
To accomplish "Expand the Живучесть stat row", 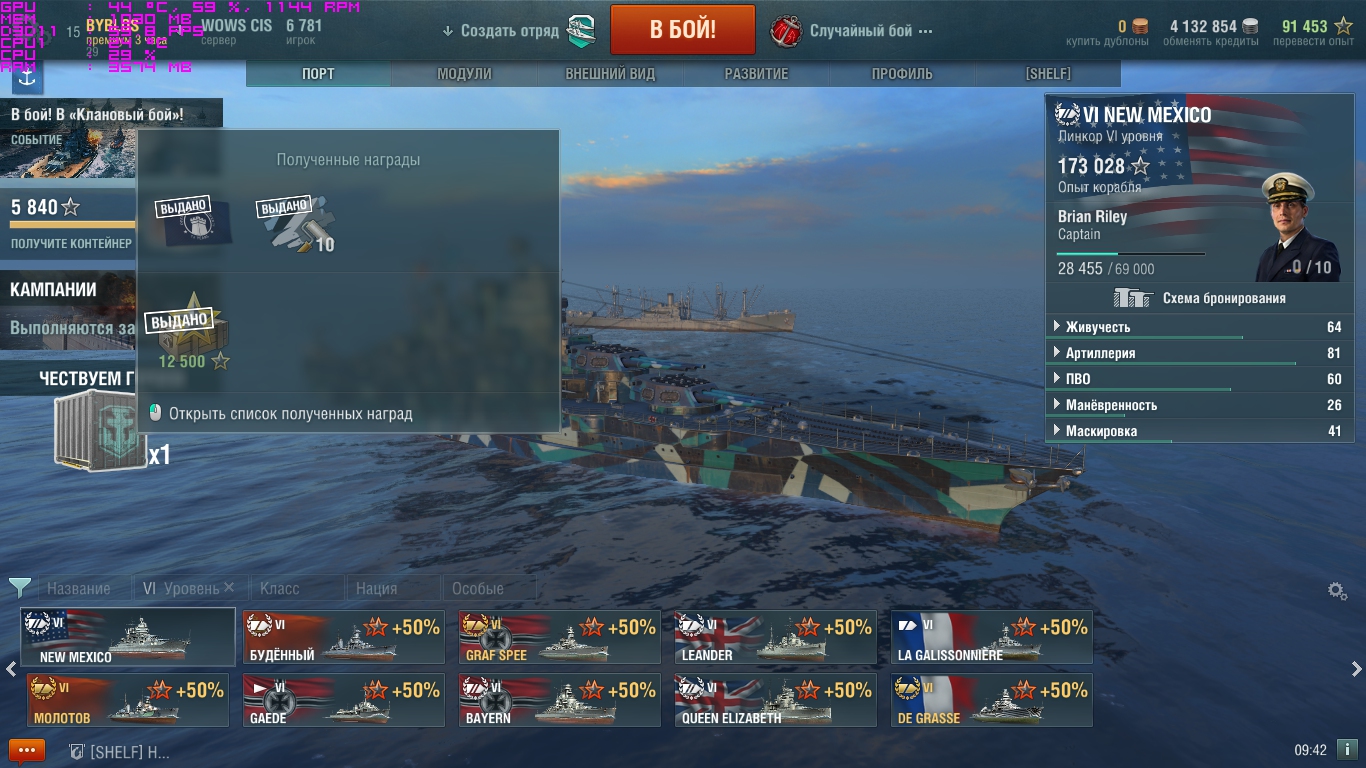I will pyautogui.click(x=1198, y=327).
